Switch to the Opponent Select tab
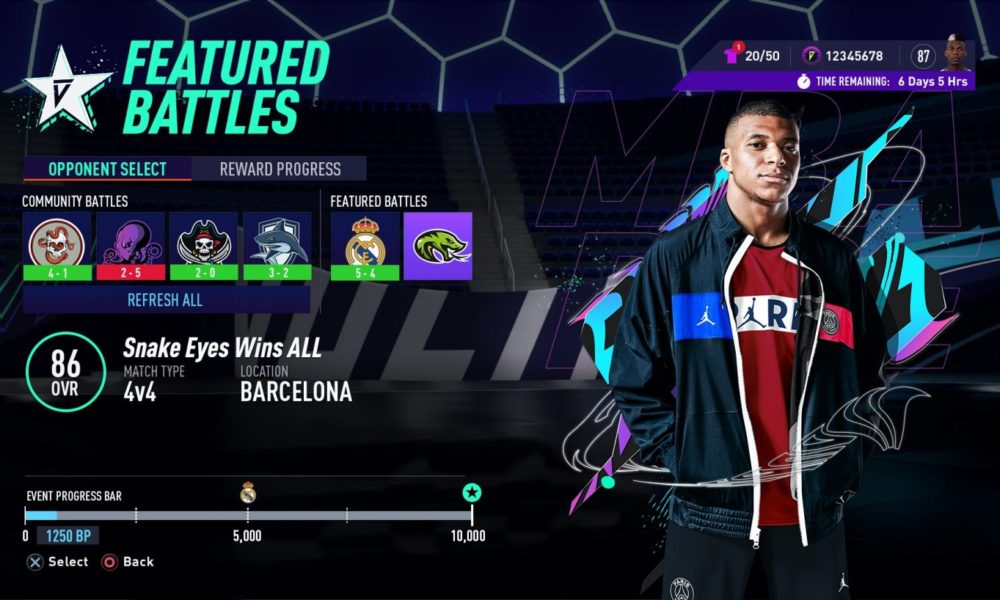1000x600 pixels. (x=107, y=169)
